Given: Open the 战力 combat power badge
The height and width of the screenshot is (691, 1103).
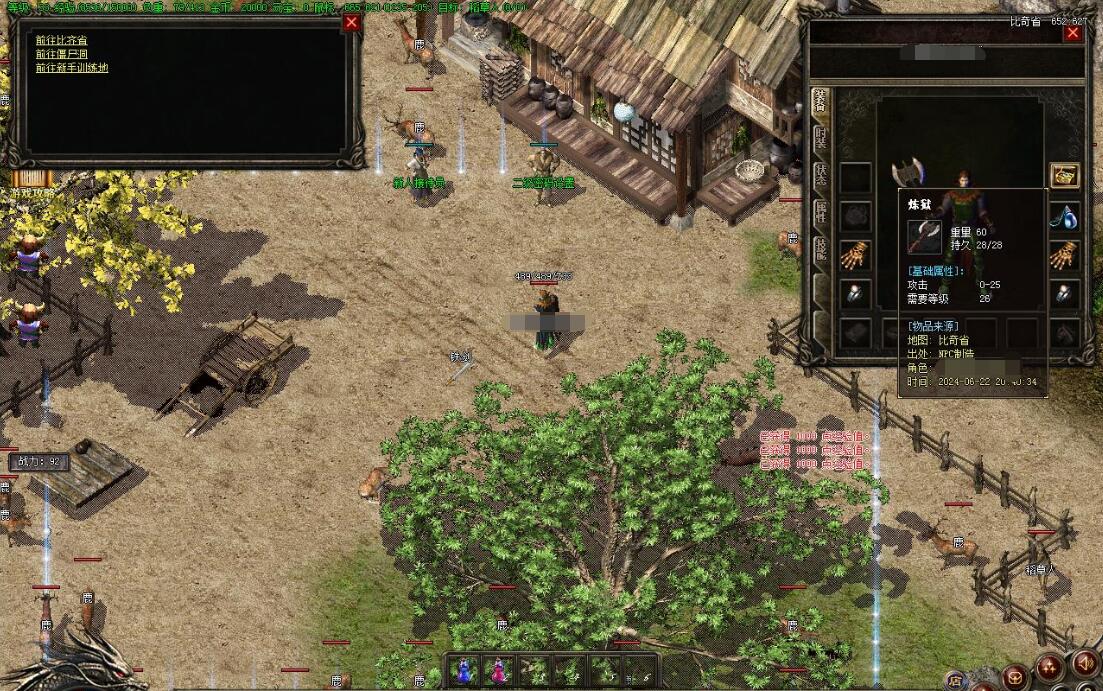Looking at the screenshot, I should pos(39,462).
